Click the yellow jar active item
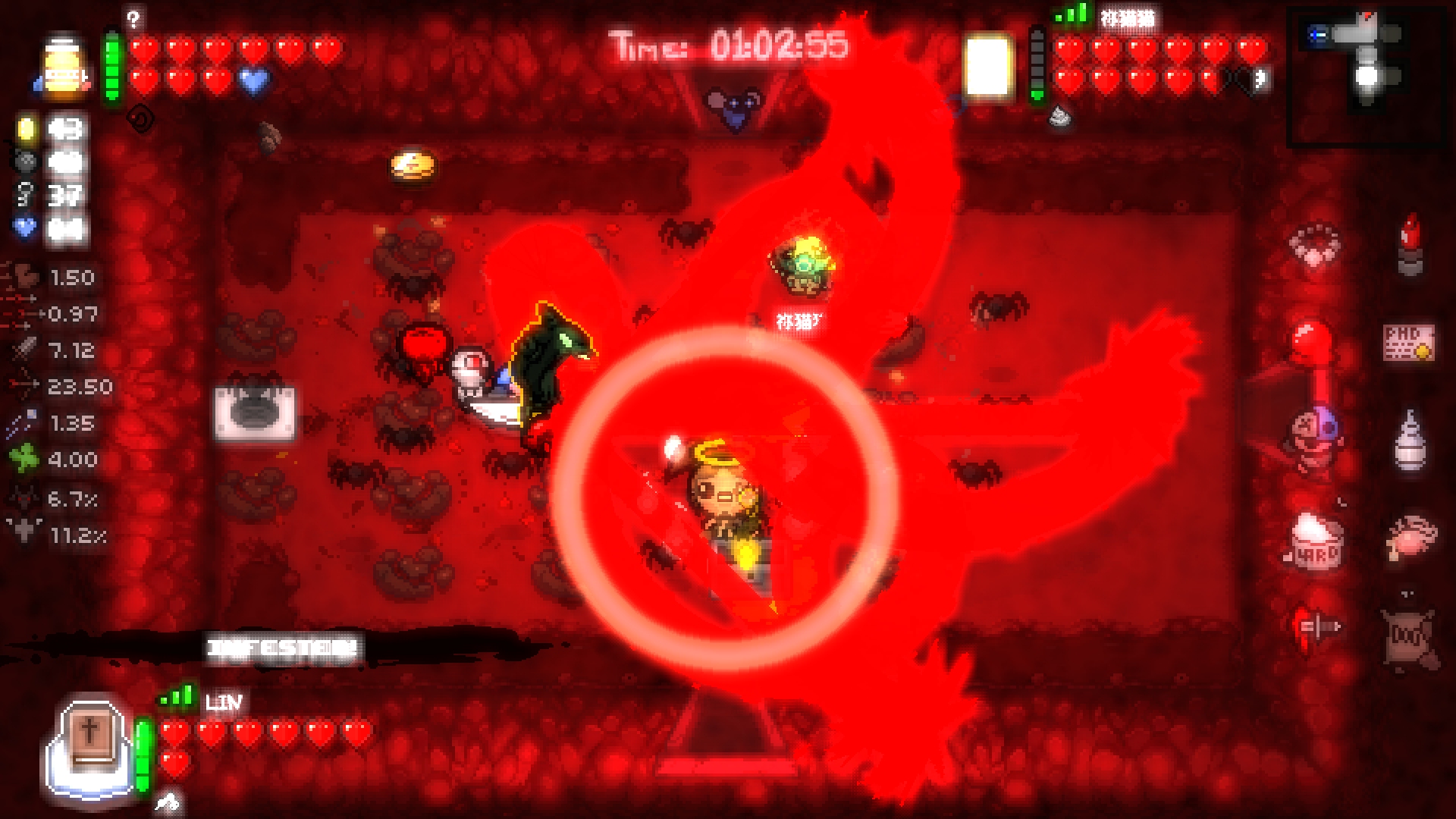This screenshot has width=1456, height=819. point(60,68)
